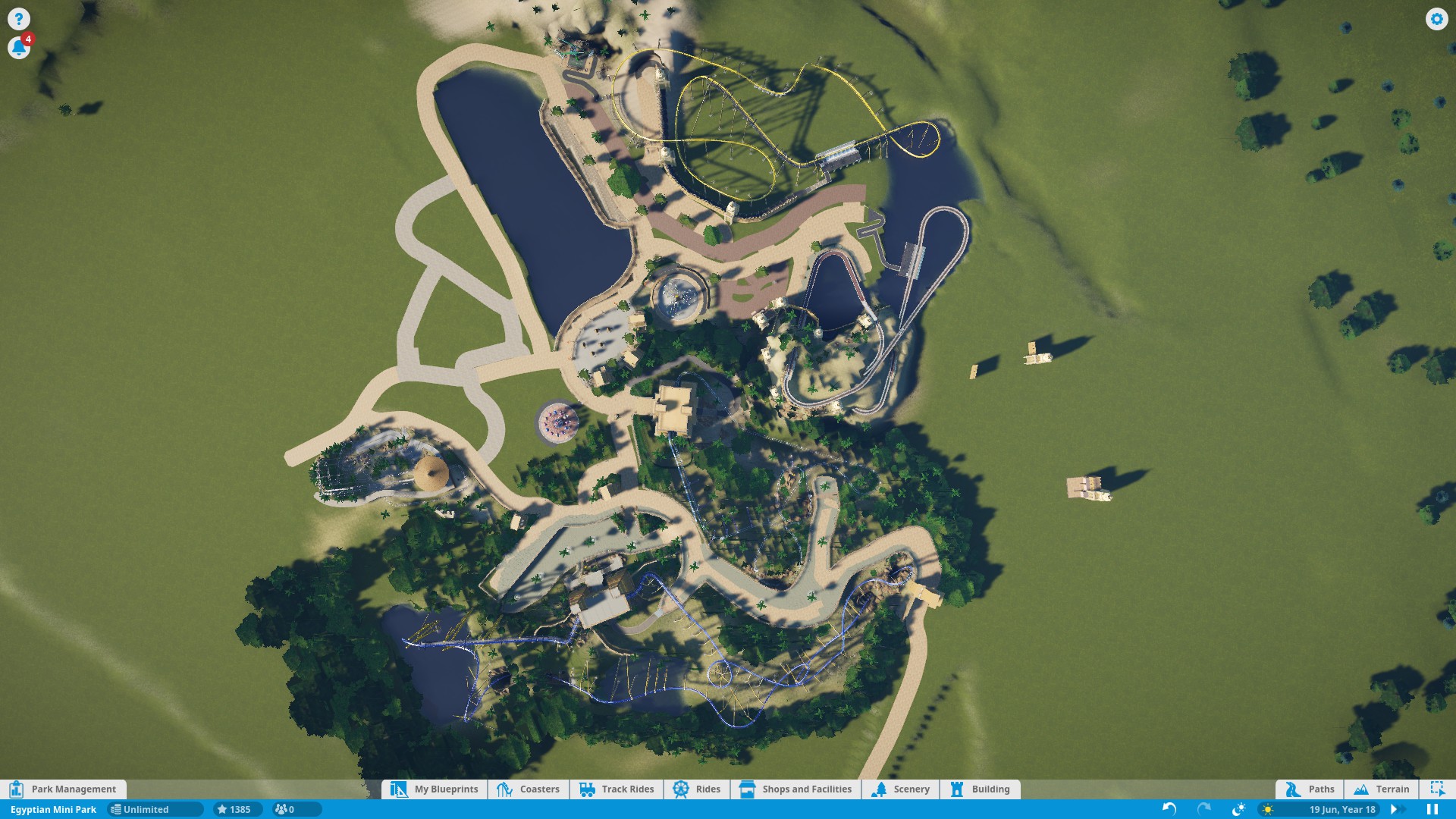The image size is (1456, 819).
Task: Open the Paths tool
Action: (1310, 789)
